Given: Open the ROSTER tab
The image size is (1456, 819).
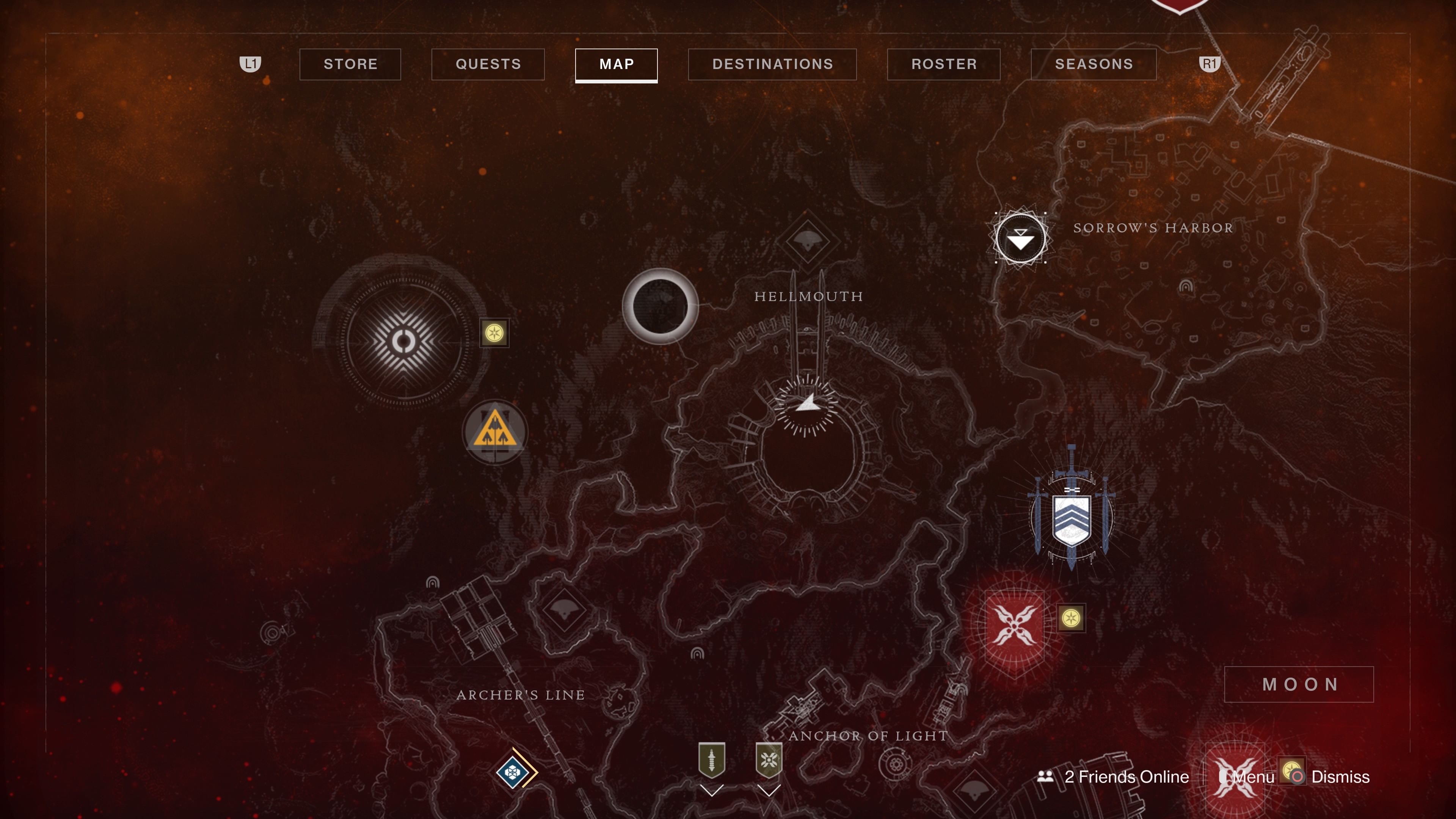Looking at the screenshot, I should [x=943, y=64].
